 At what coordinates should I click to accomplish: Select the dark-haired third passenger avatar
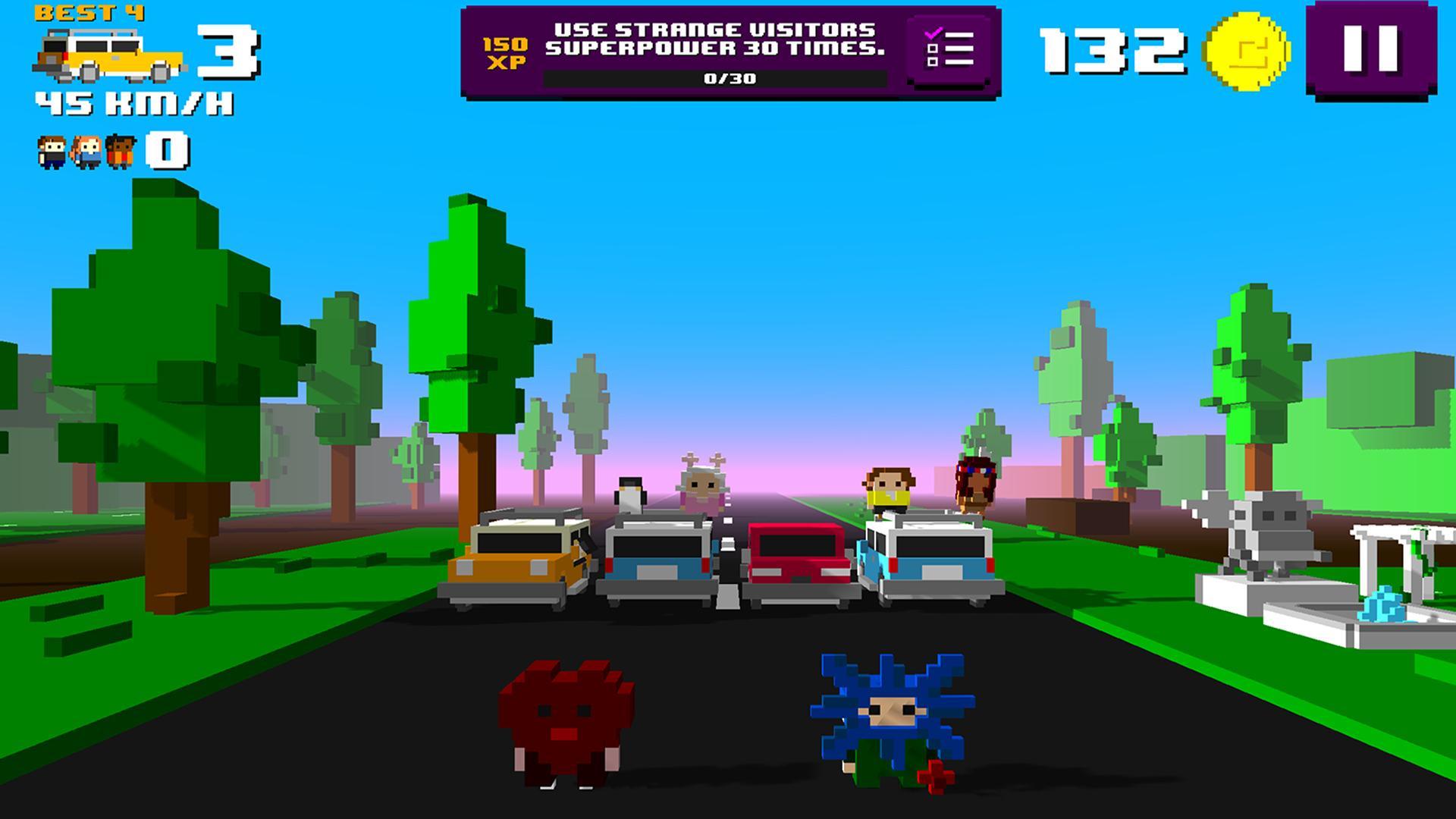pyautogui.click(x=121, y=150)
